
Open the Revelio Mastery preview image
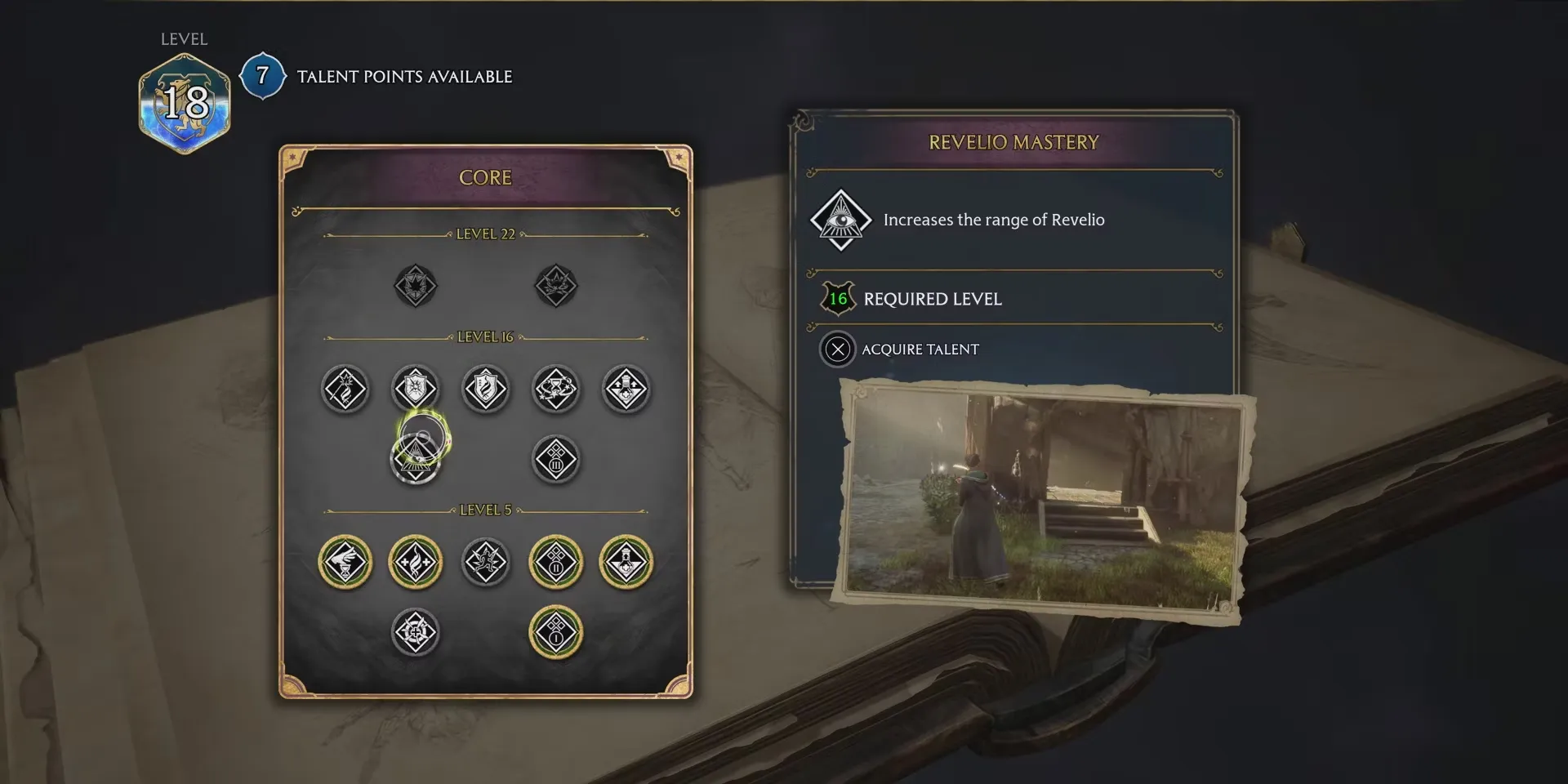pos(1043,500)
